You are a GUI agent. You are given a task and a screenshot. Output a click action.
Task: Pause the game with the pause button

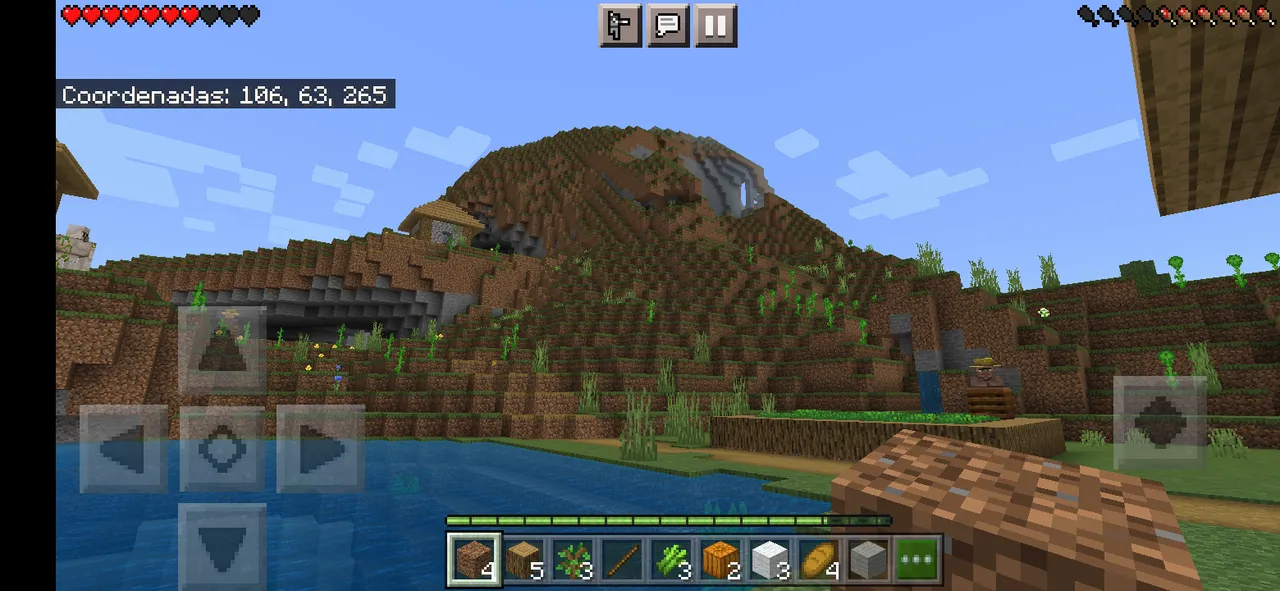click(x=714, y=26)
